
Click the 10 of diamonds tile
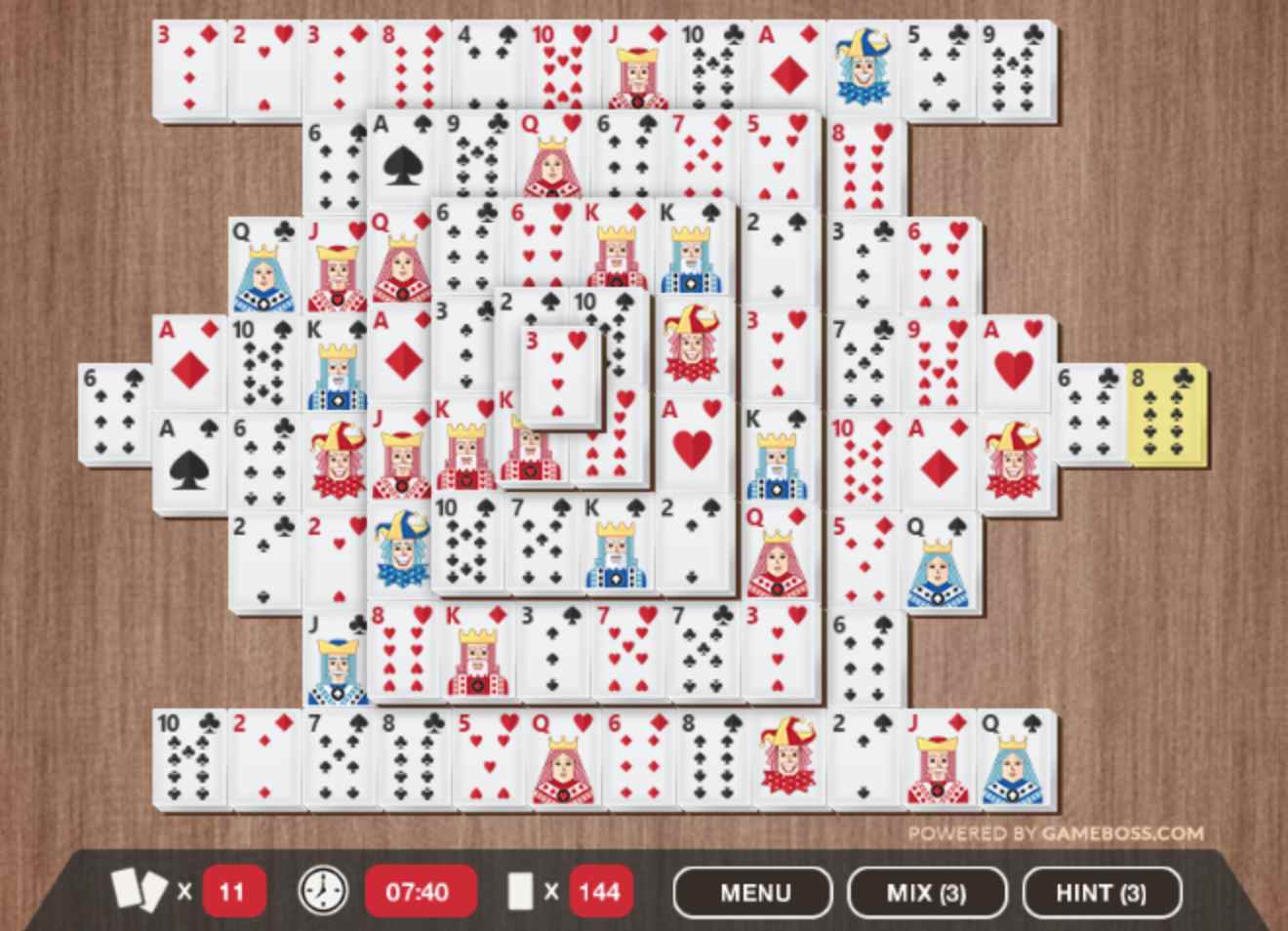pos(864,461)
